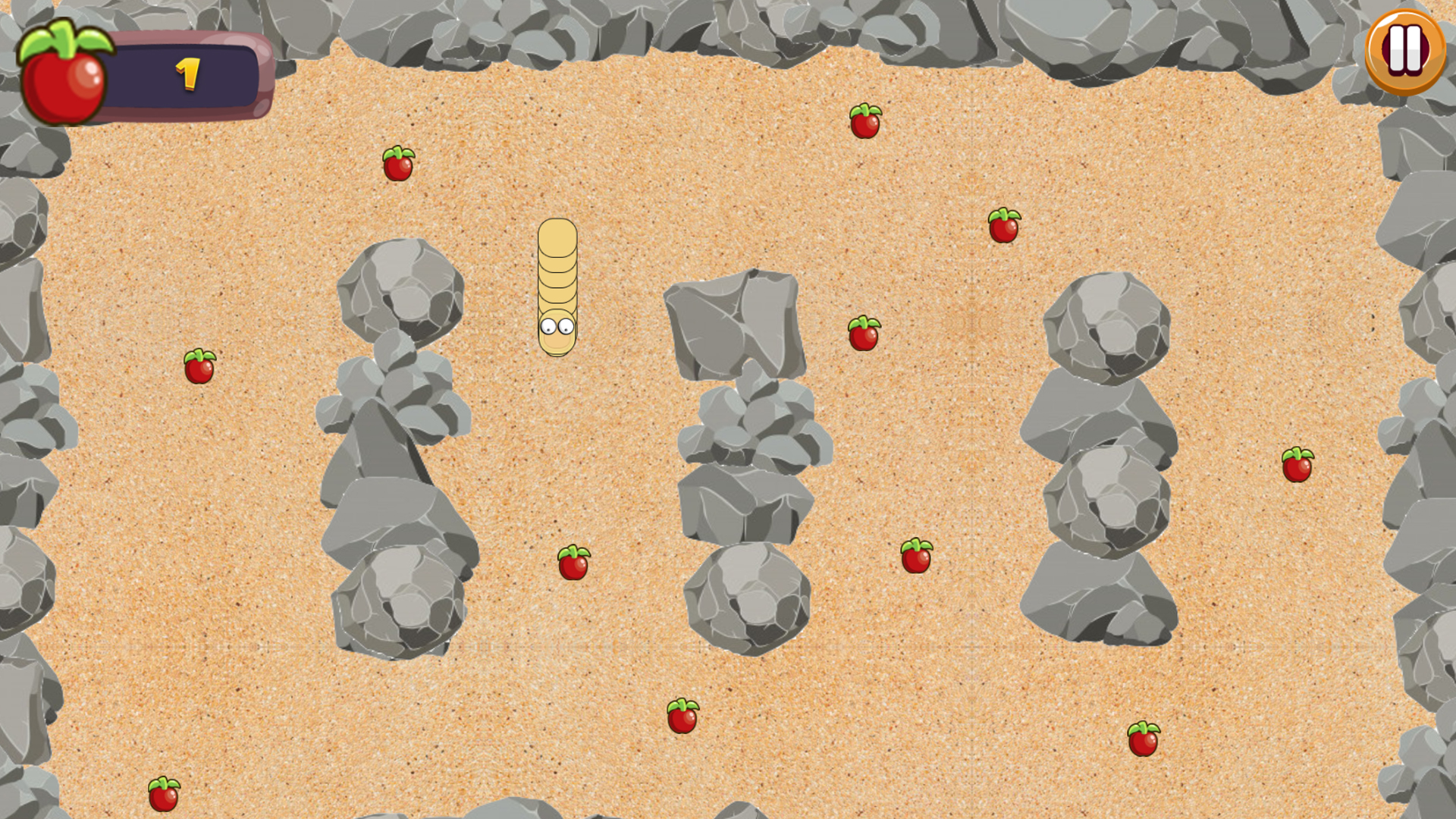
Task: Click the apple between the rock columns
Action: 574,563
